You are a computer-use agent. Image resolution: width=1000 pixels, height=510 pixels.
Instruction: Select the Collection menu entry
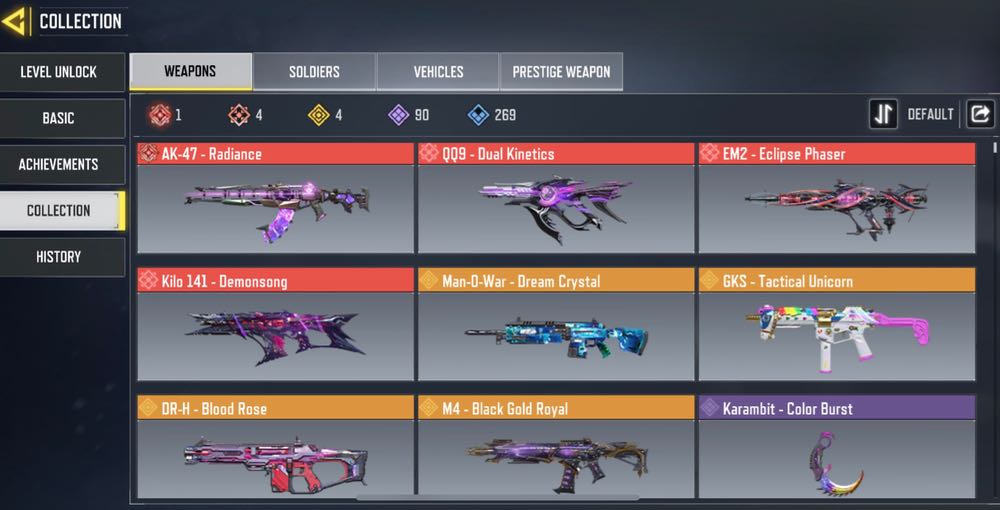coord(59,210)
